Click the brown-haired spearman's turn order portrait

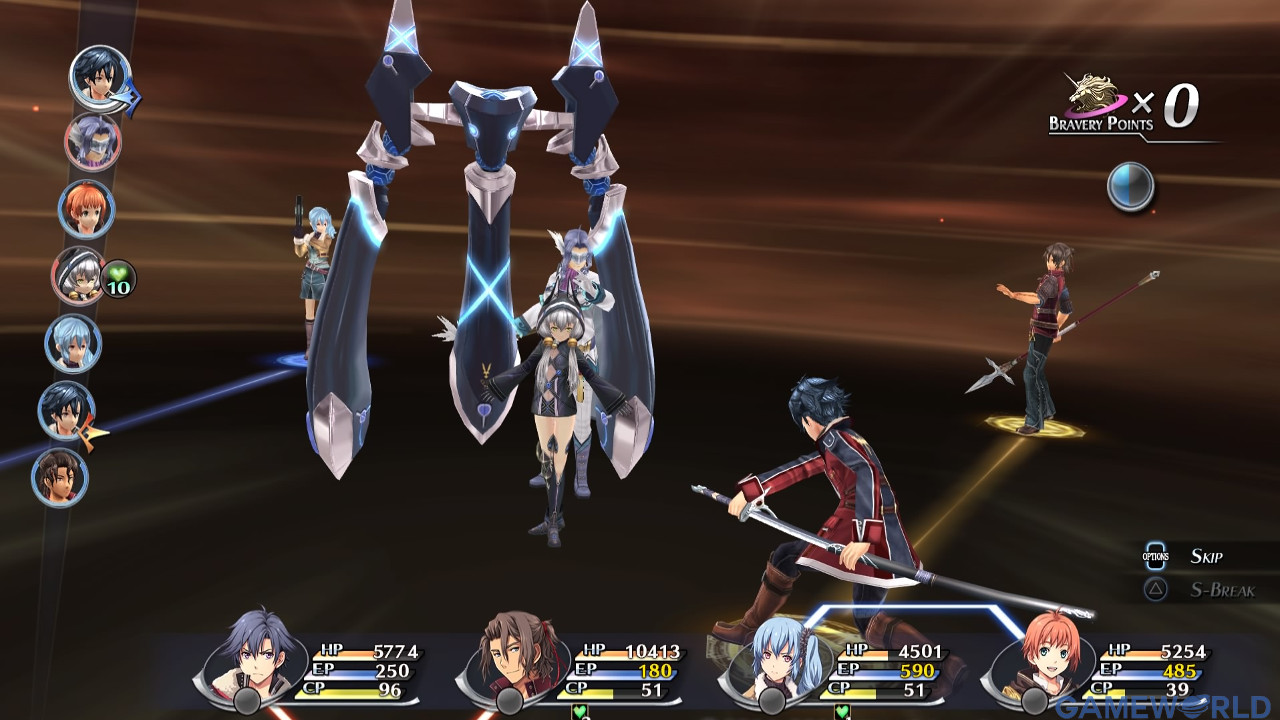(61, 477)
